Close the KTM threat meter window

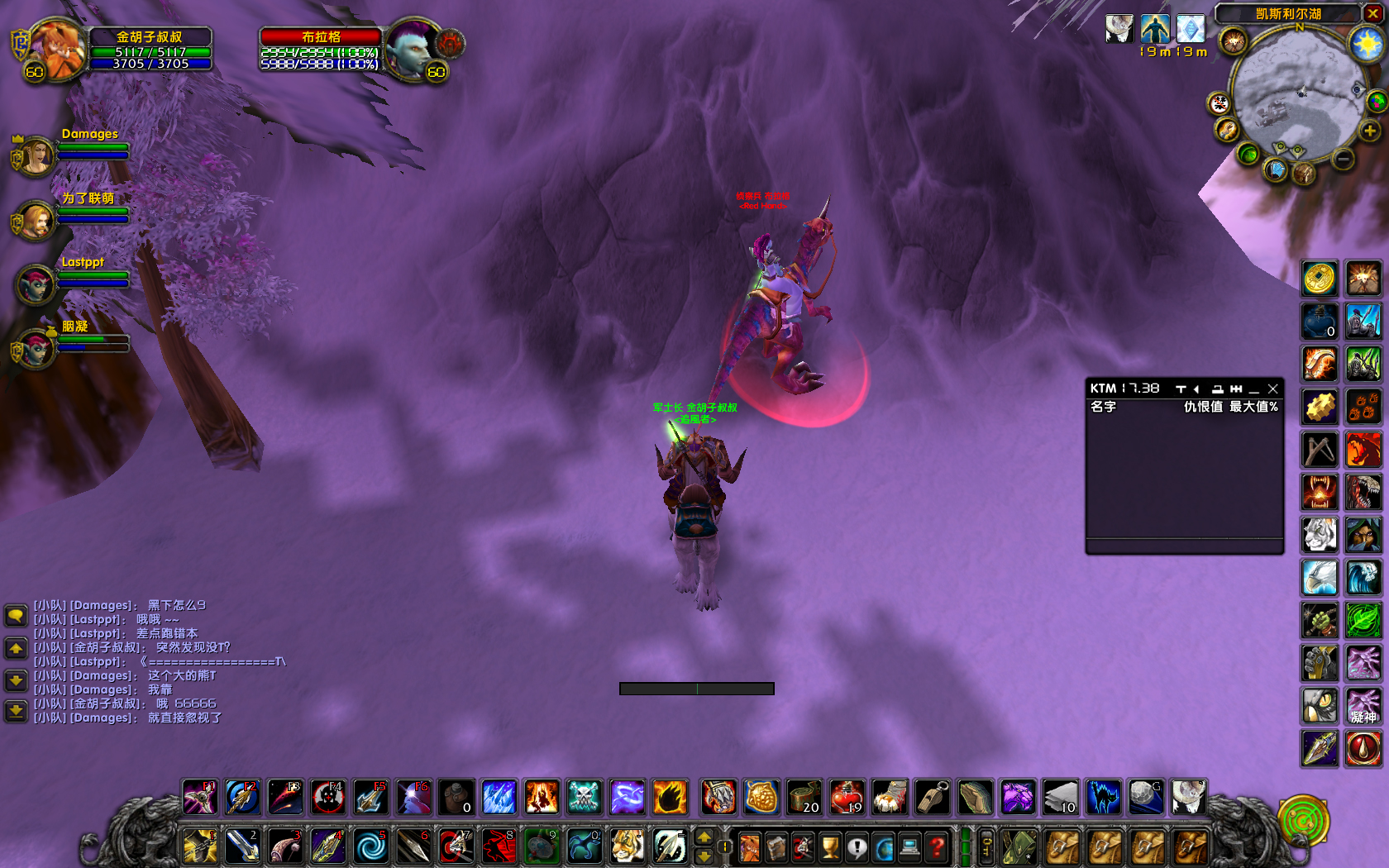[x=1273, y=389]
